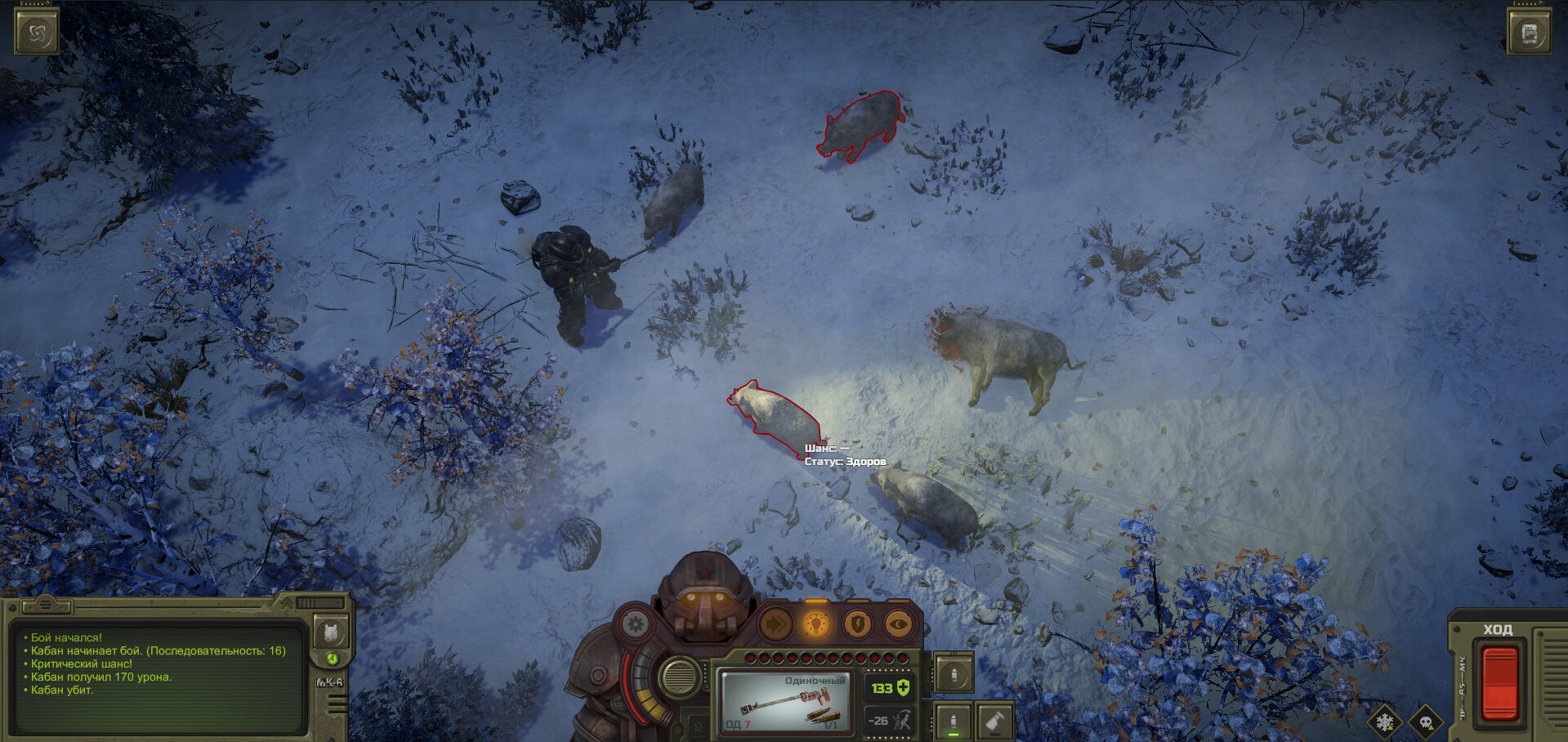Screen dimensions: 1568x742
Task: Collapse the combat log with the chevron arrows
Action: 288,603
